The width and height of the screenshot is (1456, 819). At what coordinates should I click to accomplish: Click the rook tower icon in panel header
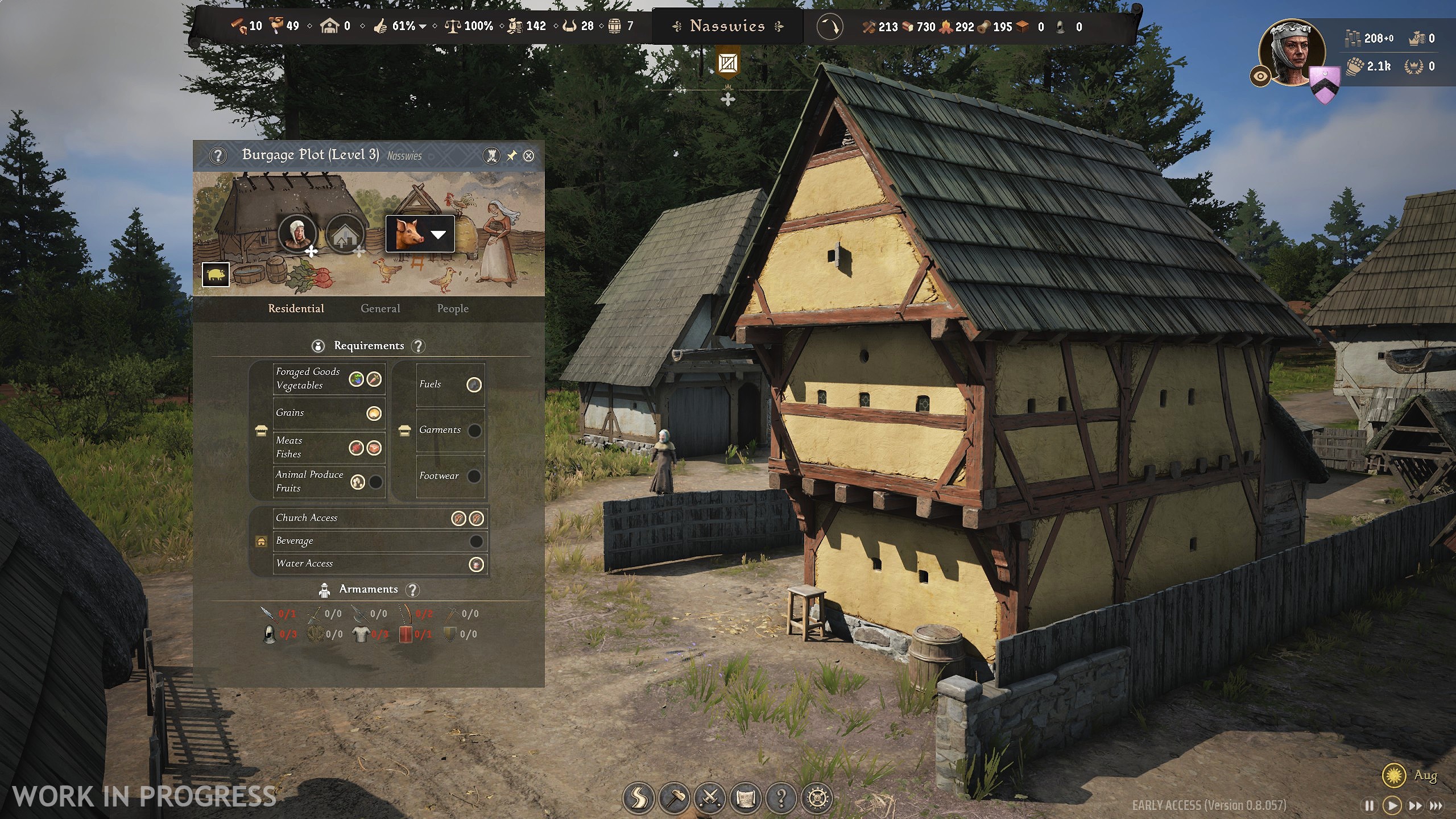point(491,156)
